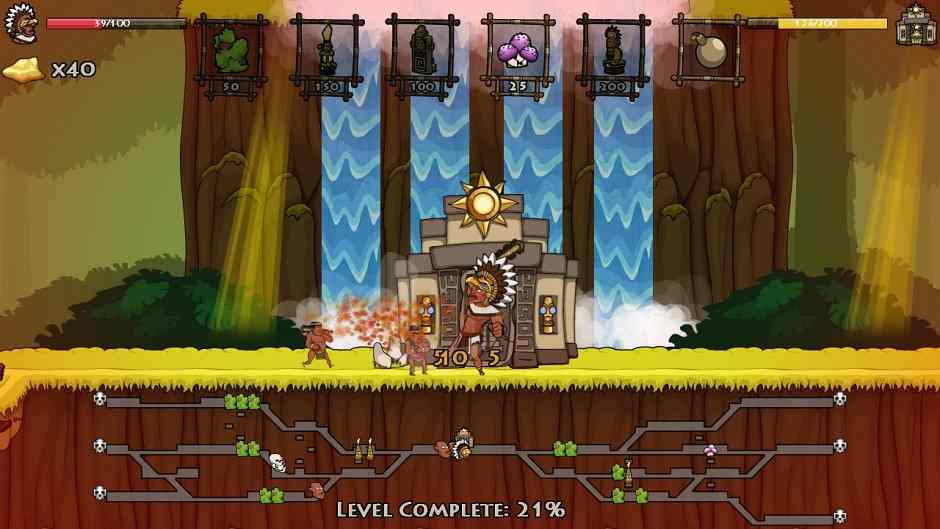This screenshot has width=940, height=529.
Task: Click the purple mushroom marker on the lane map
Action: (x=711, y=449)
